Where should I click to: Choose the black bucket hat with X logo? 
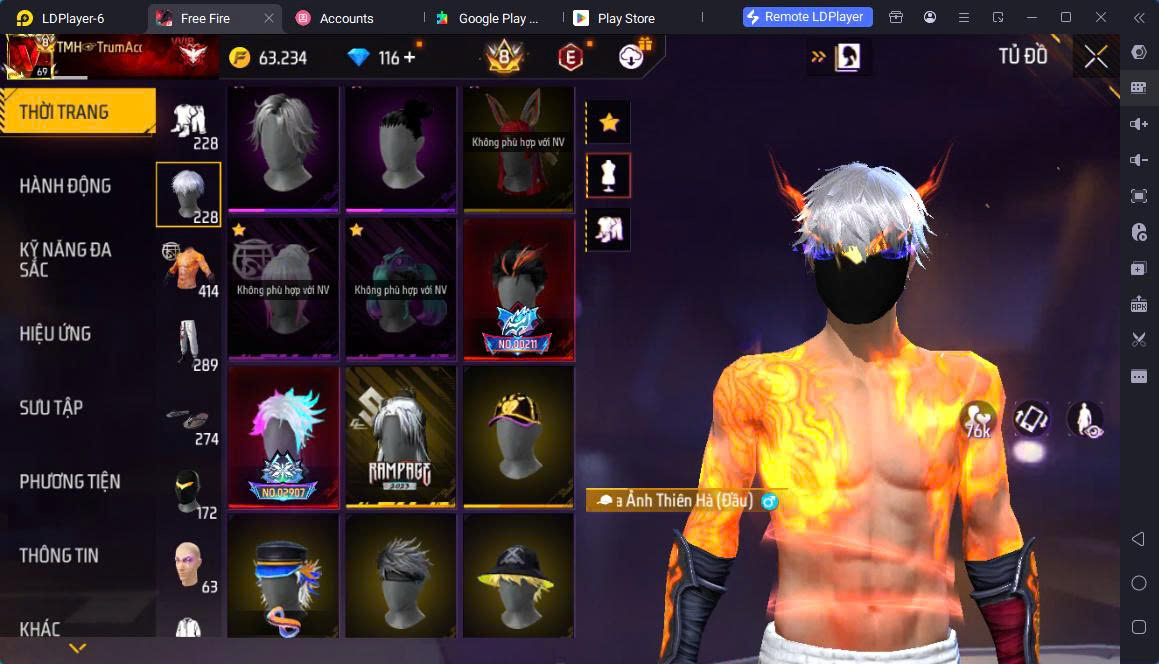click(x=518, y=577)
